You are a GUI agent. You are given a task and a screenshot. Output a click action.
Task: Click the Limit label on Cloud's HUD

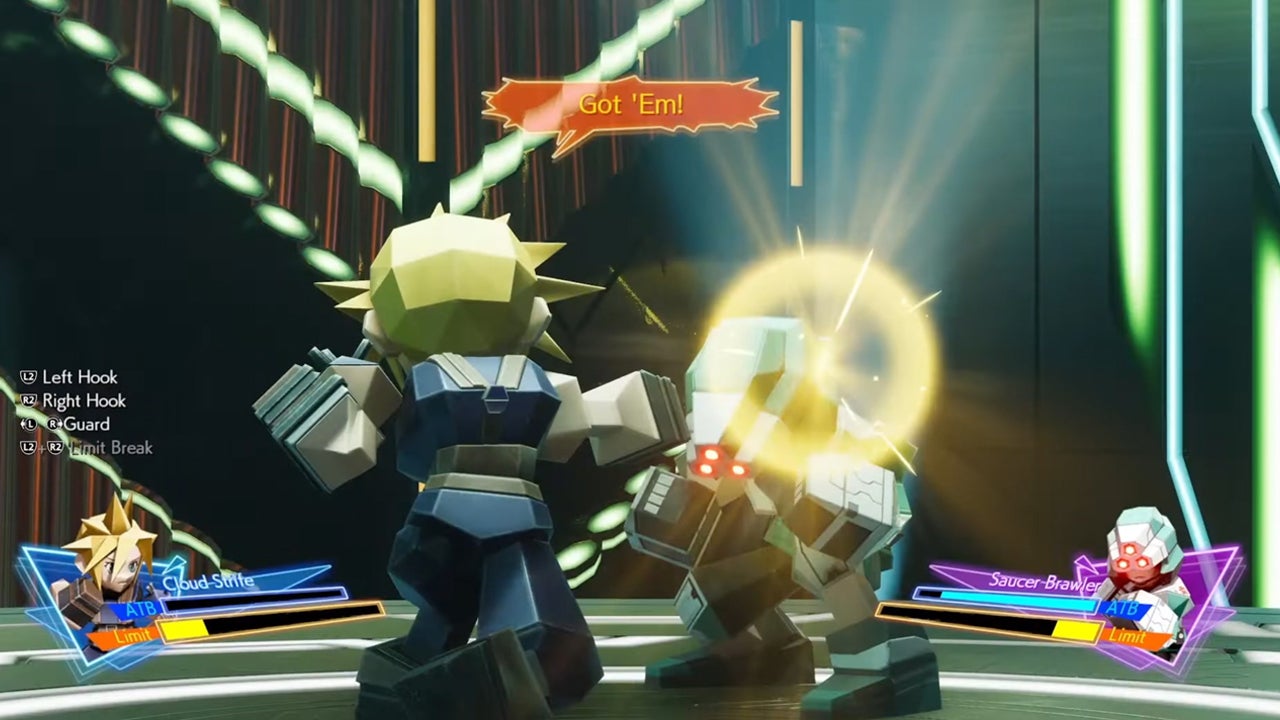point(134,634)
